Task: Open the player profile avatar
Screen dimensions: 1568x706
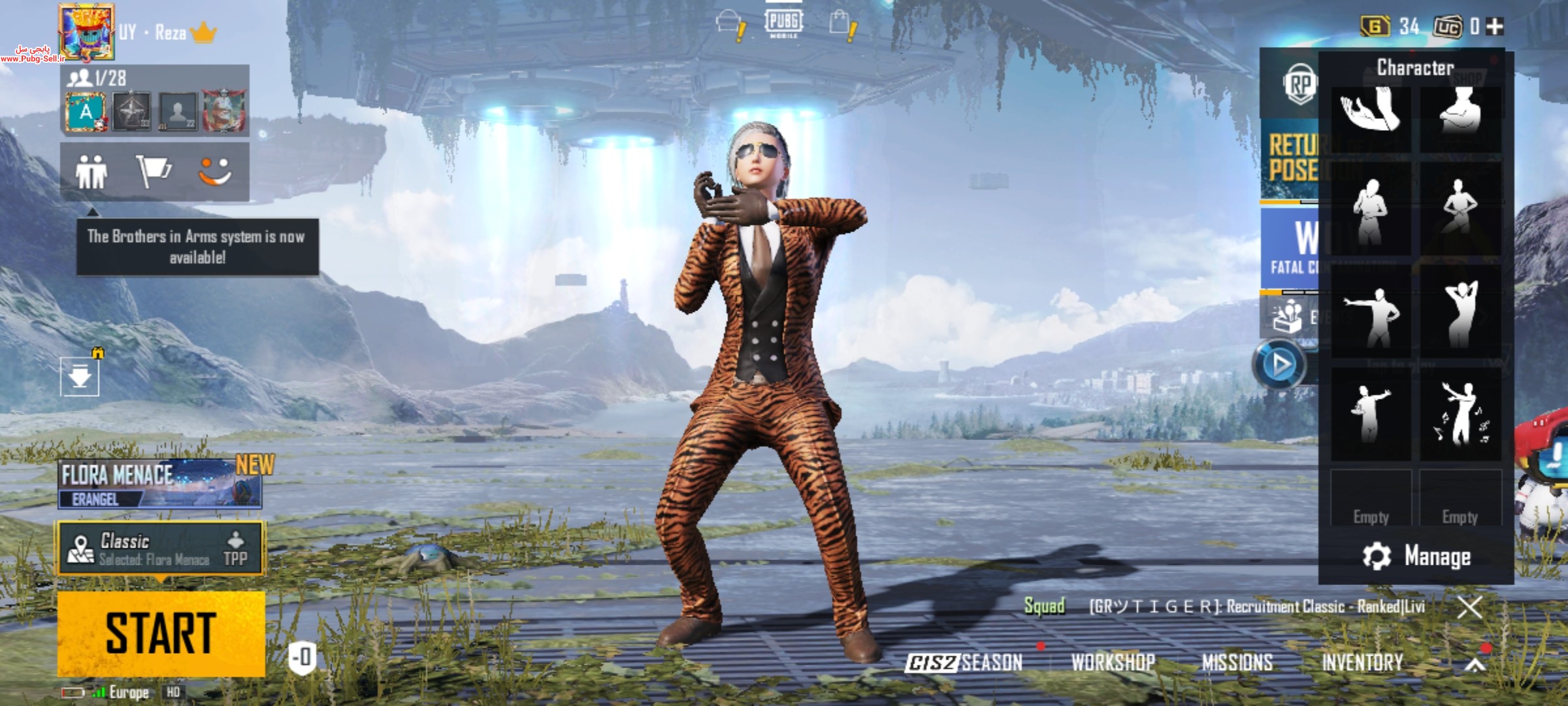Action: [86, 31]
